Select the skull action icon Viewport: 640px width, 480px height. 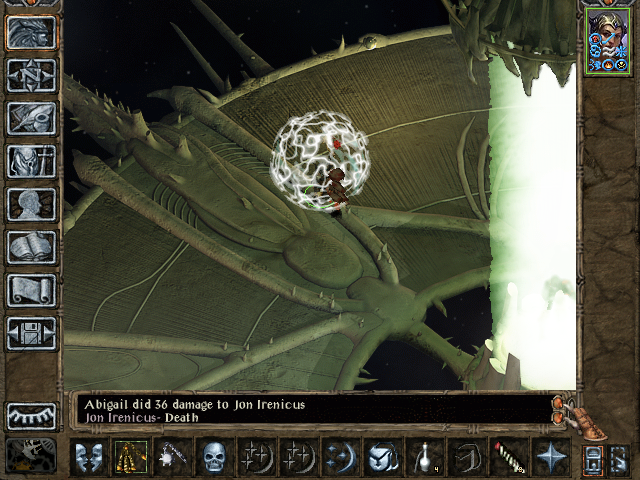pyautogui.click(x=214, y=457)
